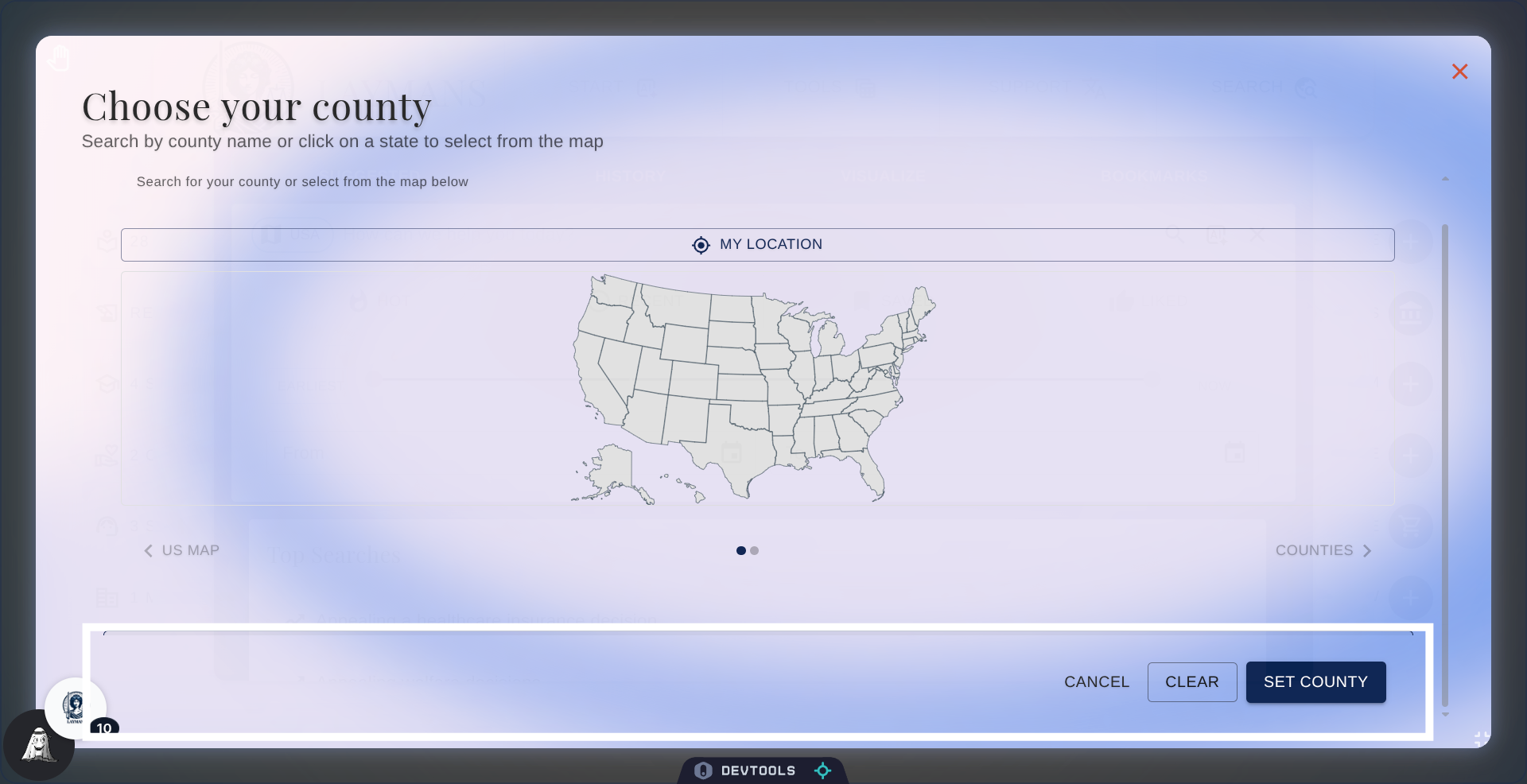Click the hexagon logo in the DevTools bar
1527x784 pixels.
click(703, 770)
